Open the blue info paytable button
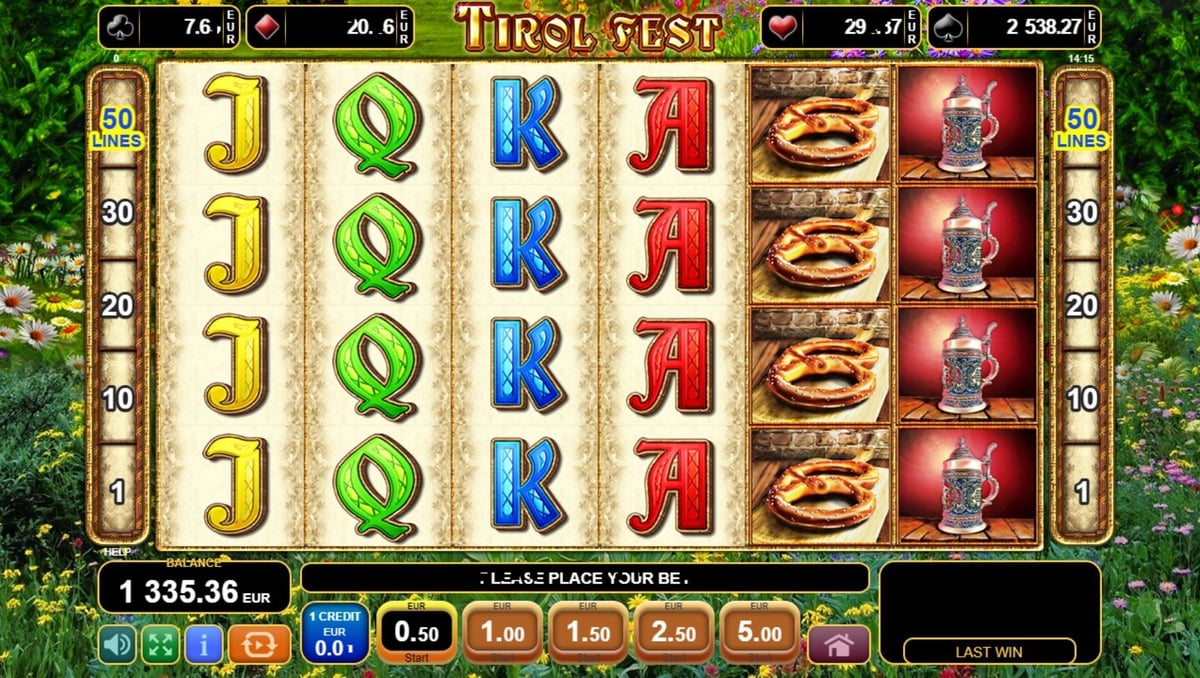Image resolution: width=1200 pixels, height=678 pixels. (x=204, y=644)
